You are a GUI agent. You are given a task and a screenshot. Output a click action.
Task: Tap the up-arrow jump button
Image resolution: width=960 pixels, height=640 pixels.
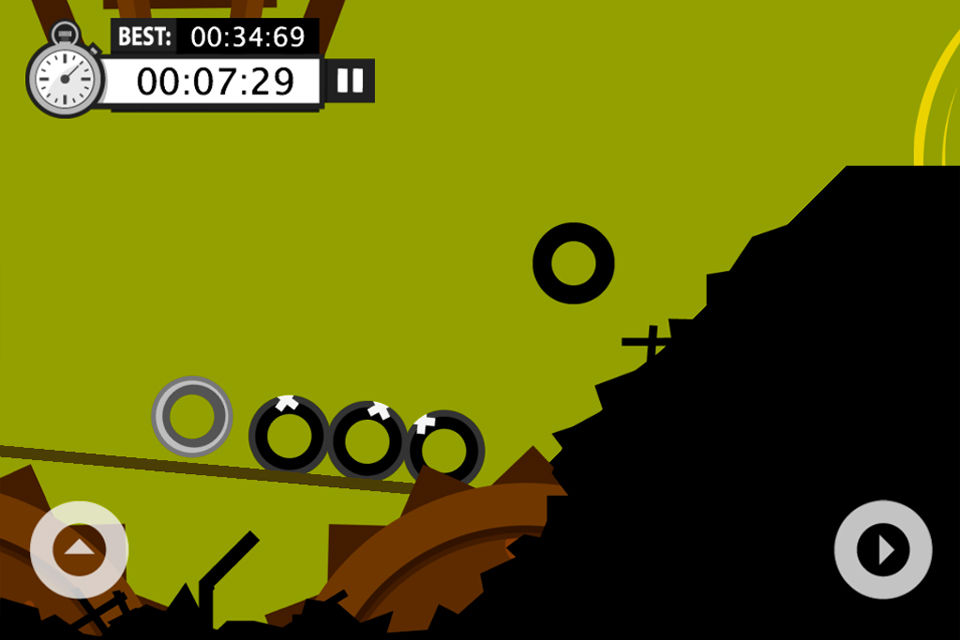coord(79,549)
